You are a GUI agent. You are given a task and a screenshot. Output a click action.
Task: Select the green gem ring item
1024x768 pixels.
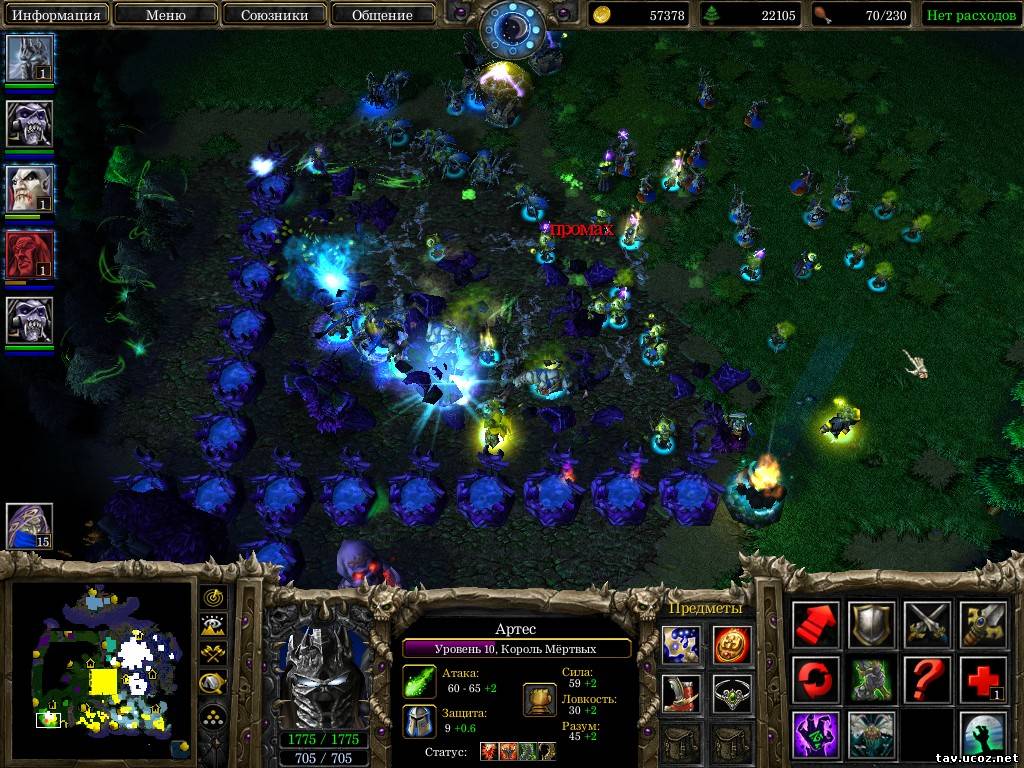point(732,693)
